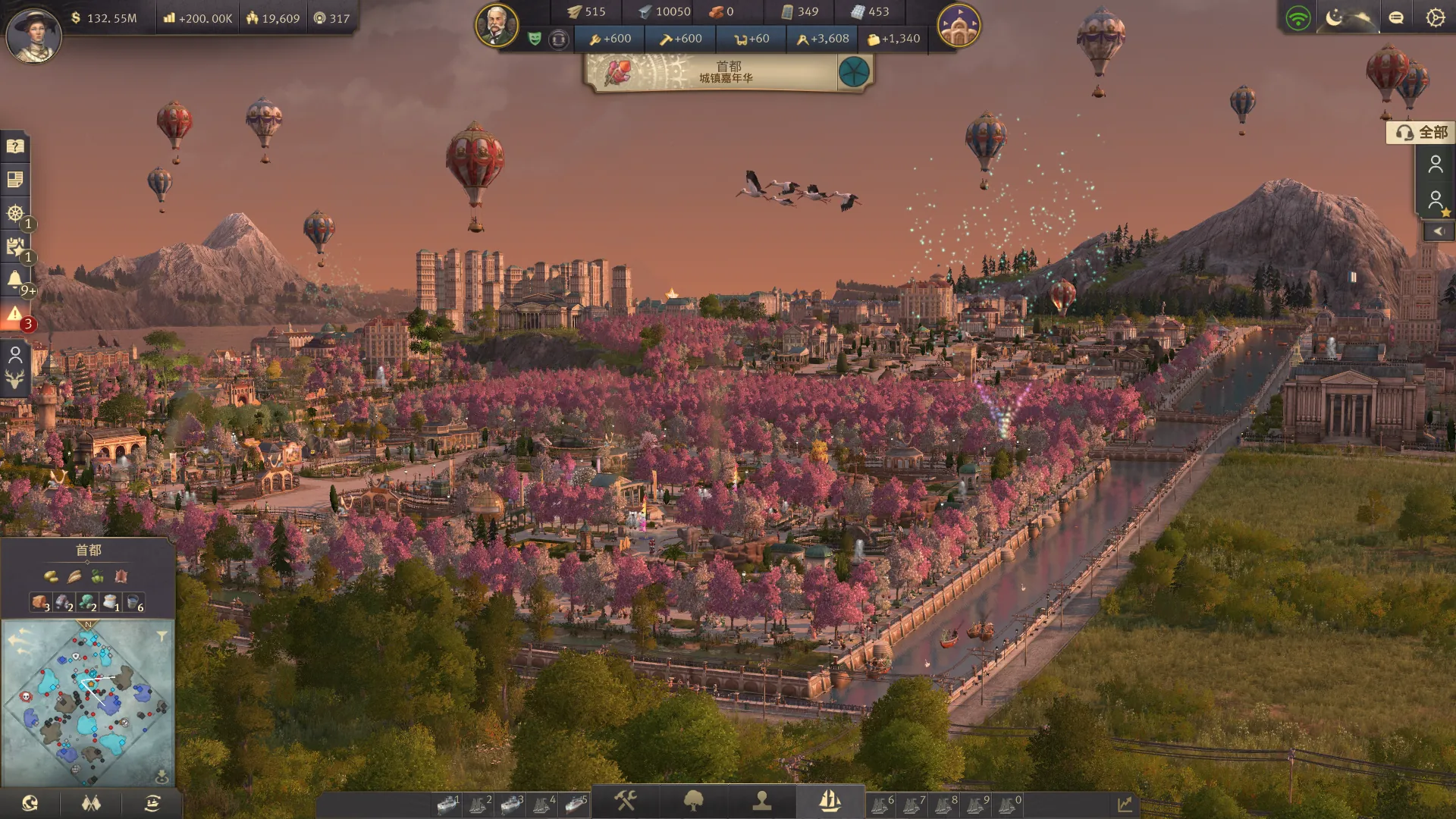Collapse the side panel arrow under player icons
Image resolution: width=1456 pixels, height=819 pixels.
click(1438, 231)
